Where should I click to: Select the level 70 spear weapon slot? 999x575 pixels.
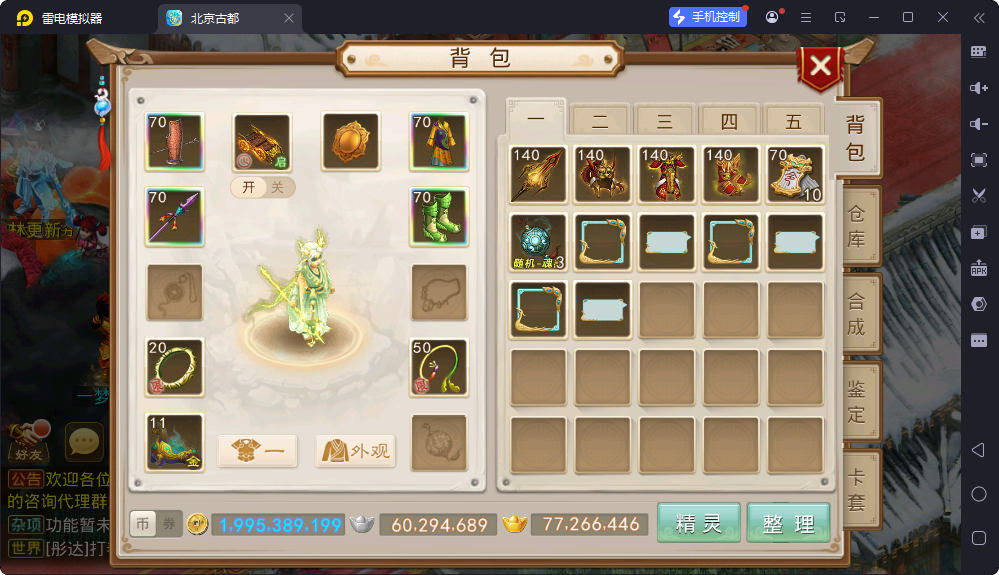pos(174,217)
